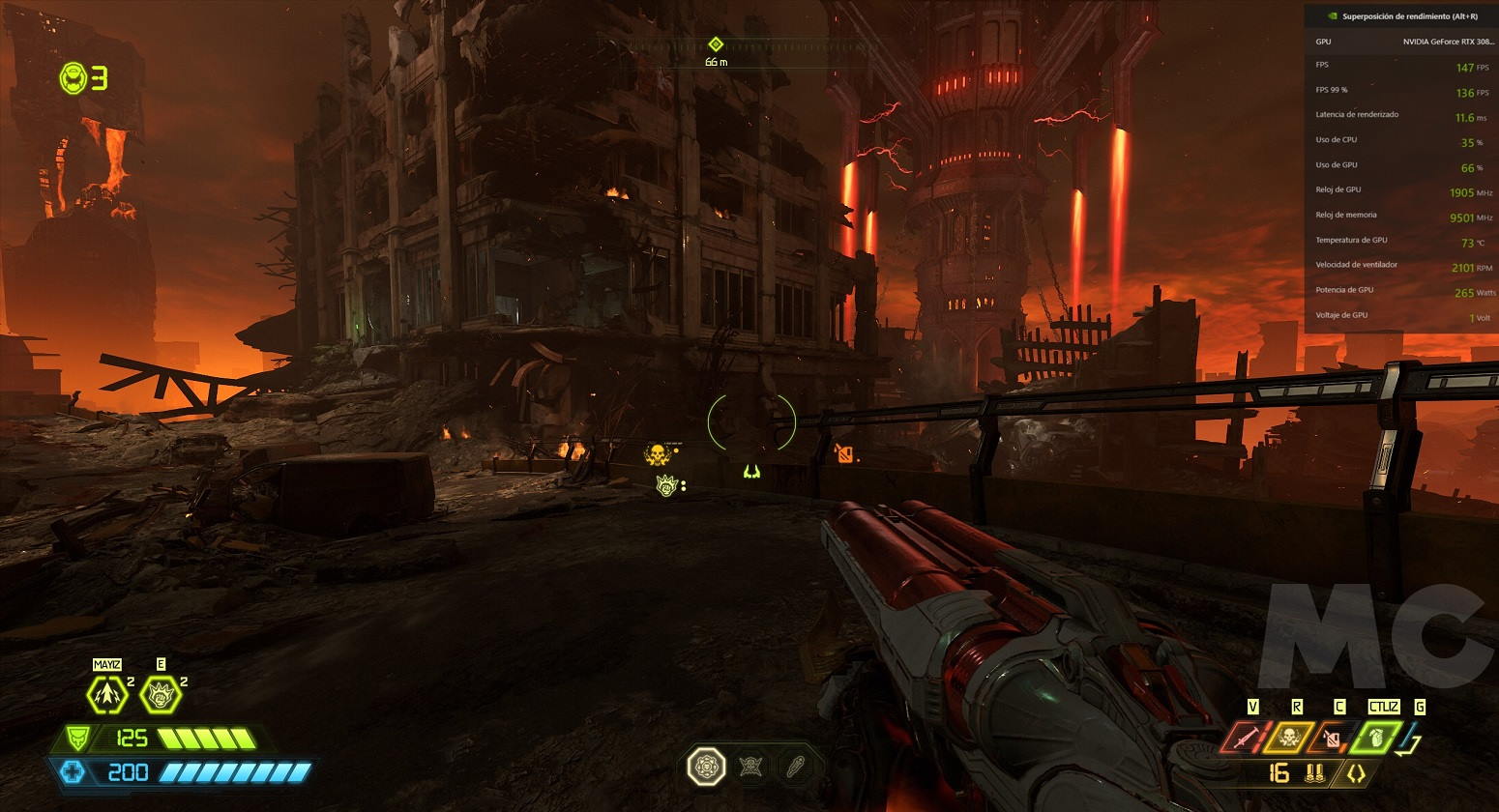Activate the flame belch skull icon
1499x812 pixels.
tap(1289, 738)
